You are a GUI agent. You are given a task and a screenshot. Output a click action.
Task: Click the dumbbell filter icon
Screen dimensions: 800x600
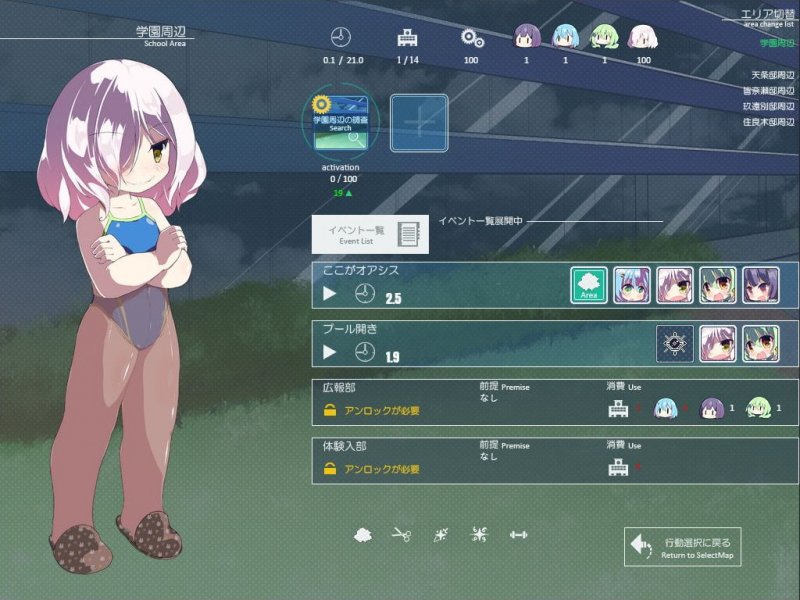coord(518,535)
